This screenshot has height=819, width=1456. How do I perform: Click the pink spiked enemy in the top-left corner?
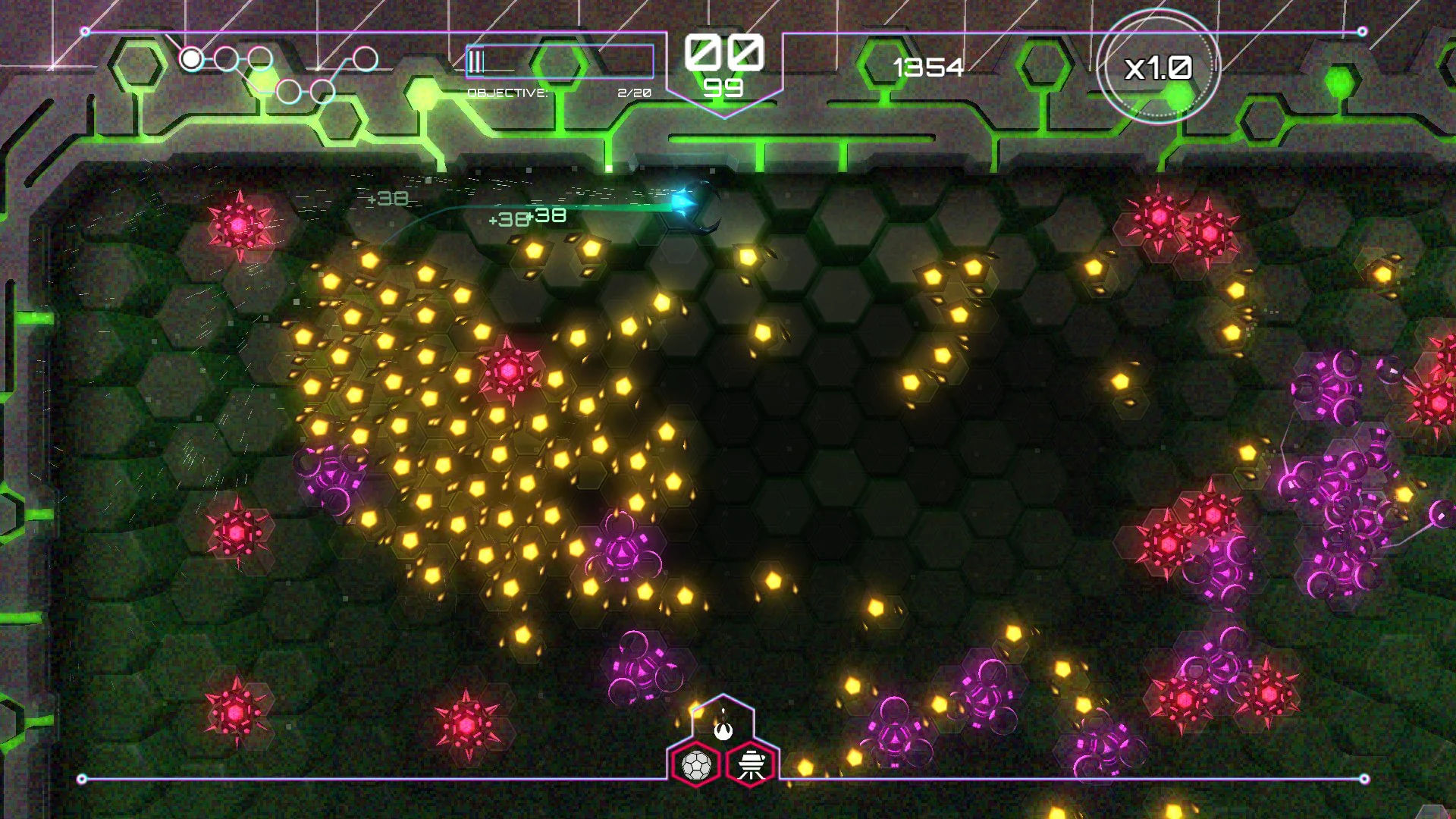click(x=239, y=224)
